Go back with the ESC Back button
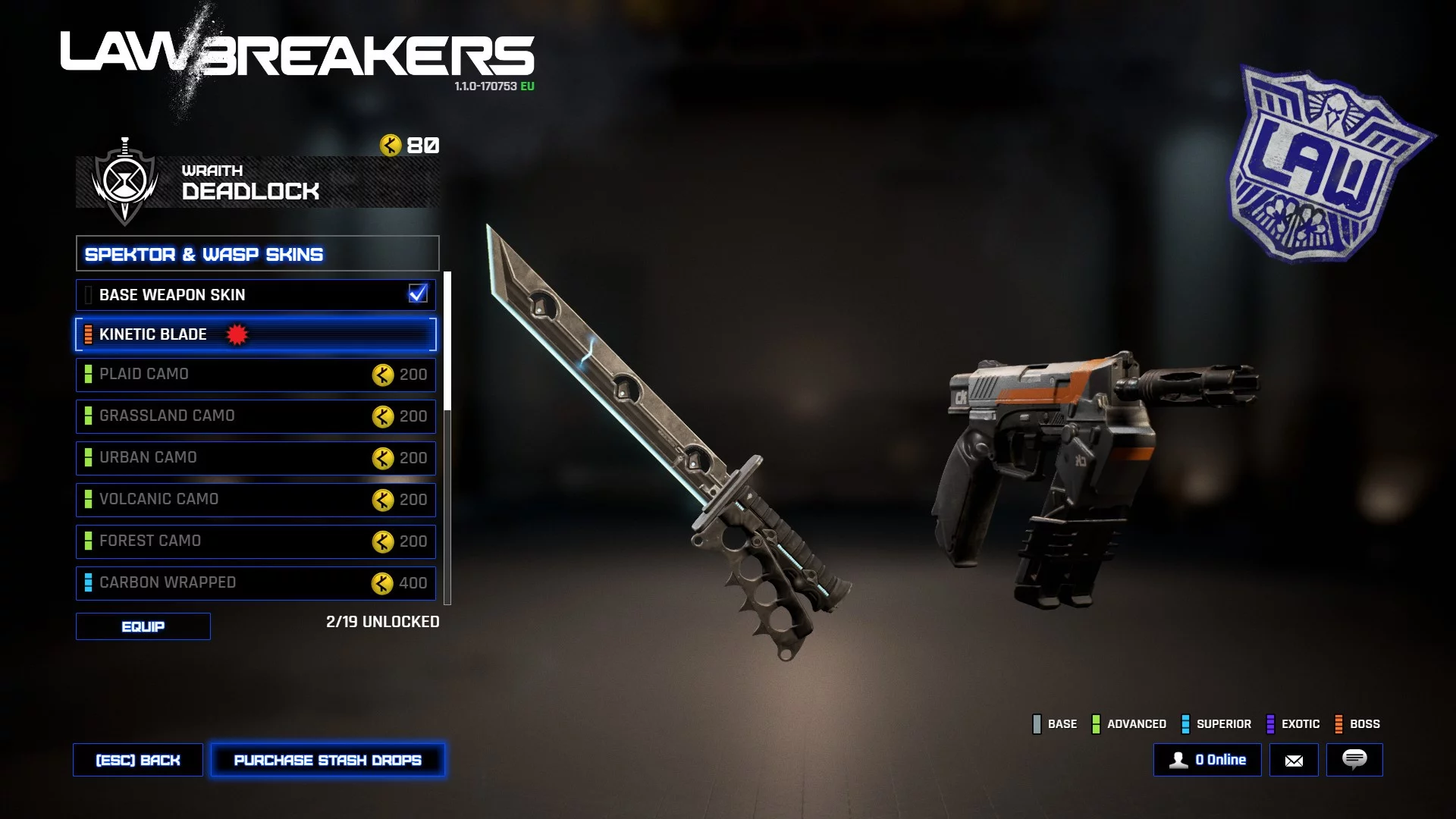Screen dimensions: 1456x819 point(138,760)
